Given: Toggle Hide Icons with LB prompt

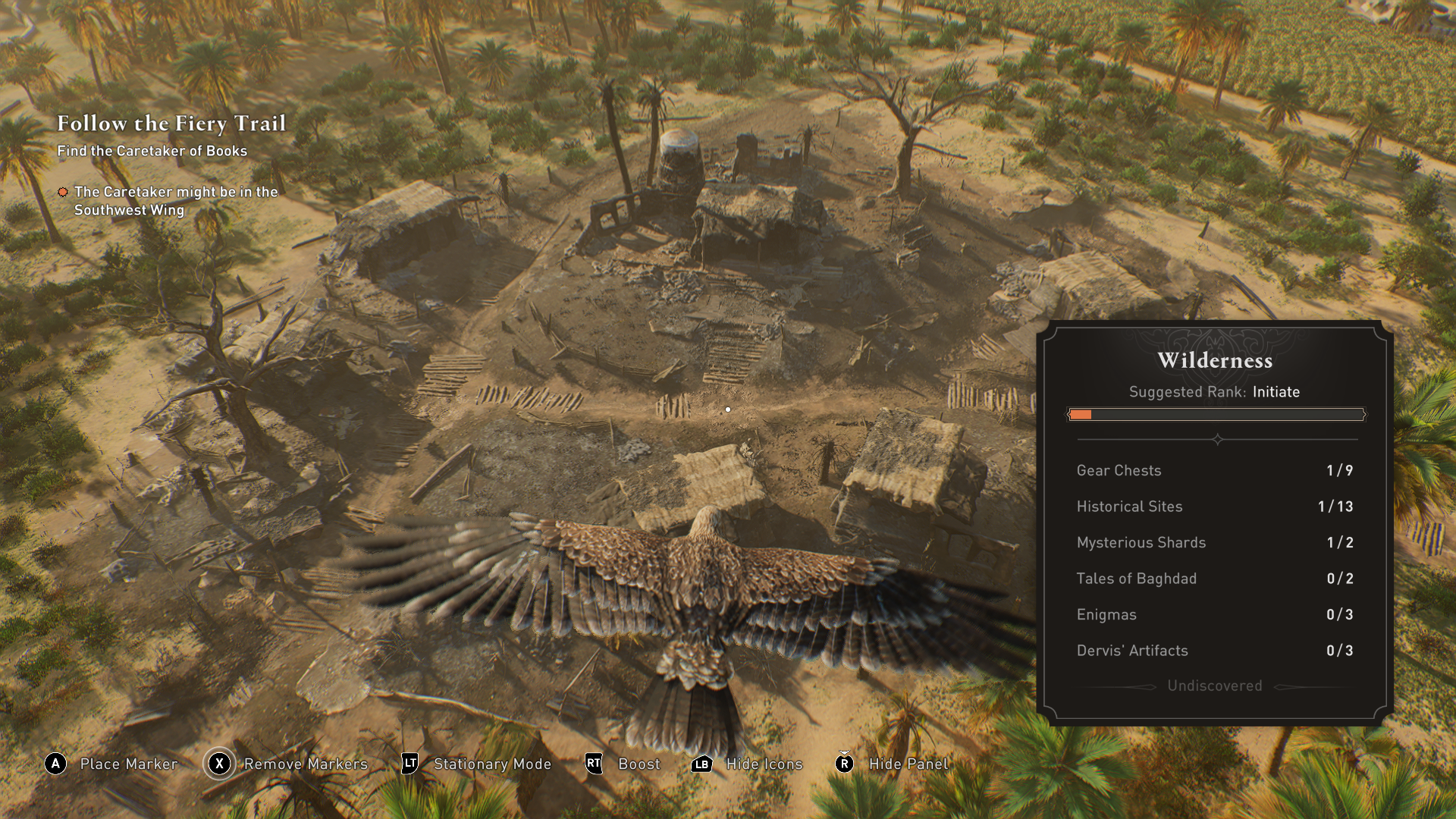Looking at the screenshot, I should point(764,764).
